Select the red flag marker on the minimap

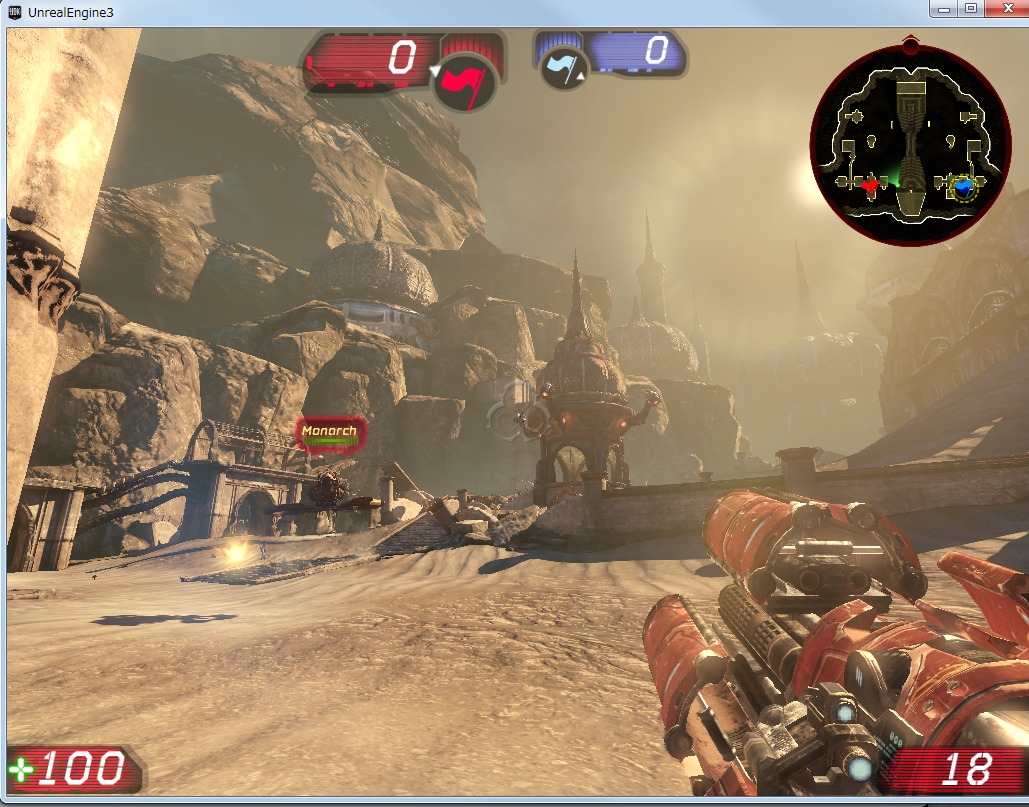click(x=869, y=184)
